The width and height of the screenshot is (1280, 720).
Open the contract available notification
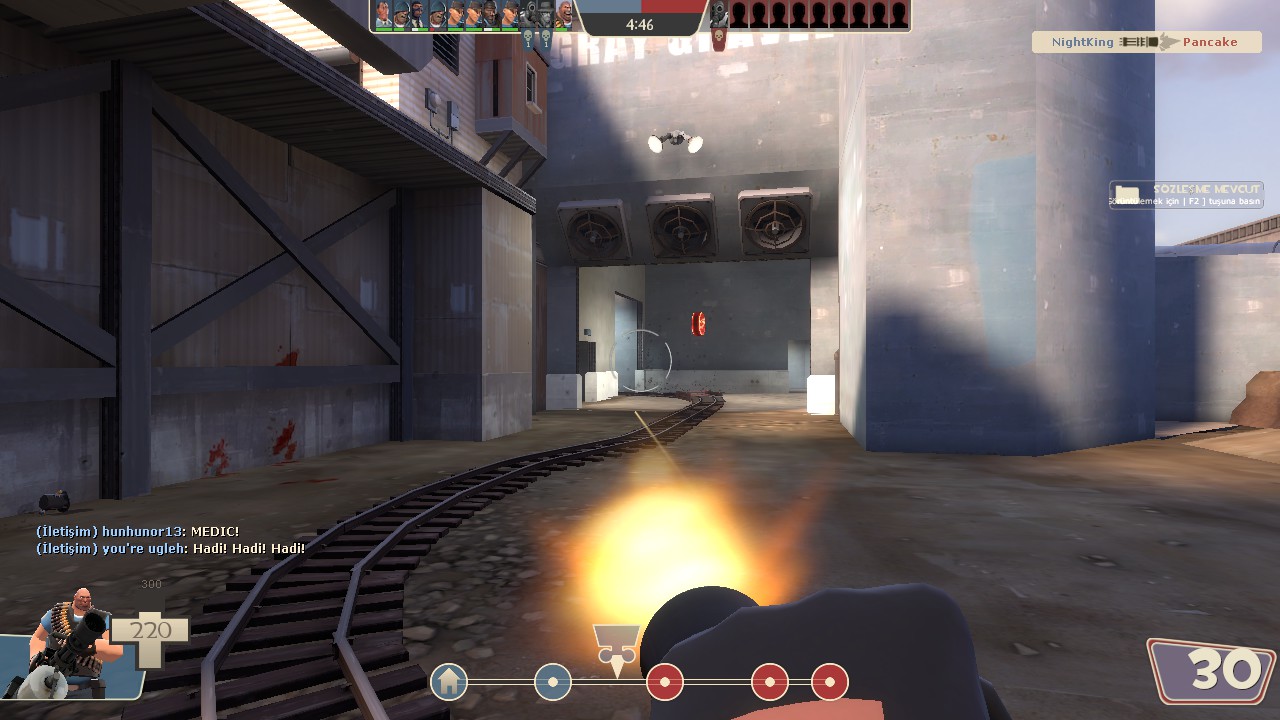1186,195
